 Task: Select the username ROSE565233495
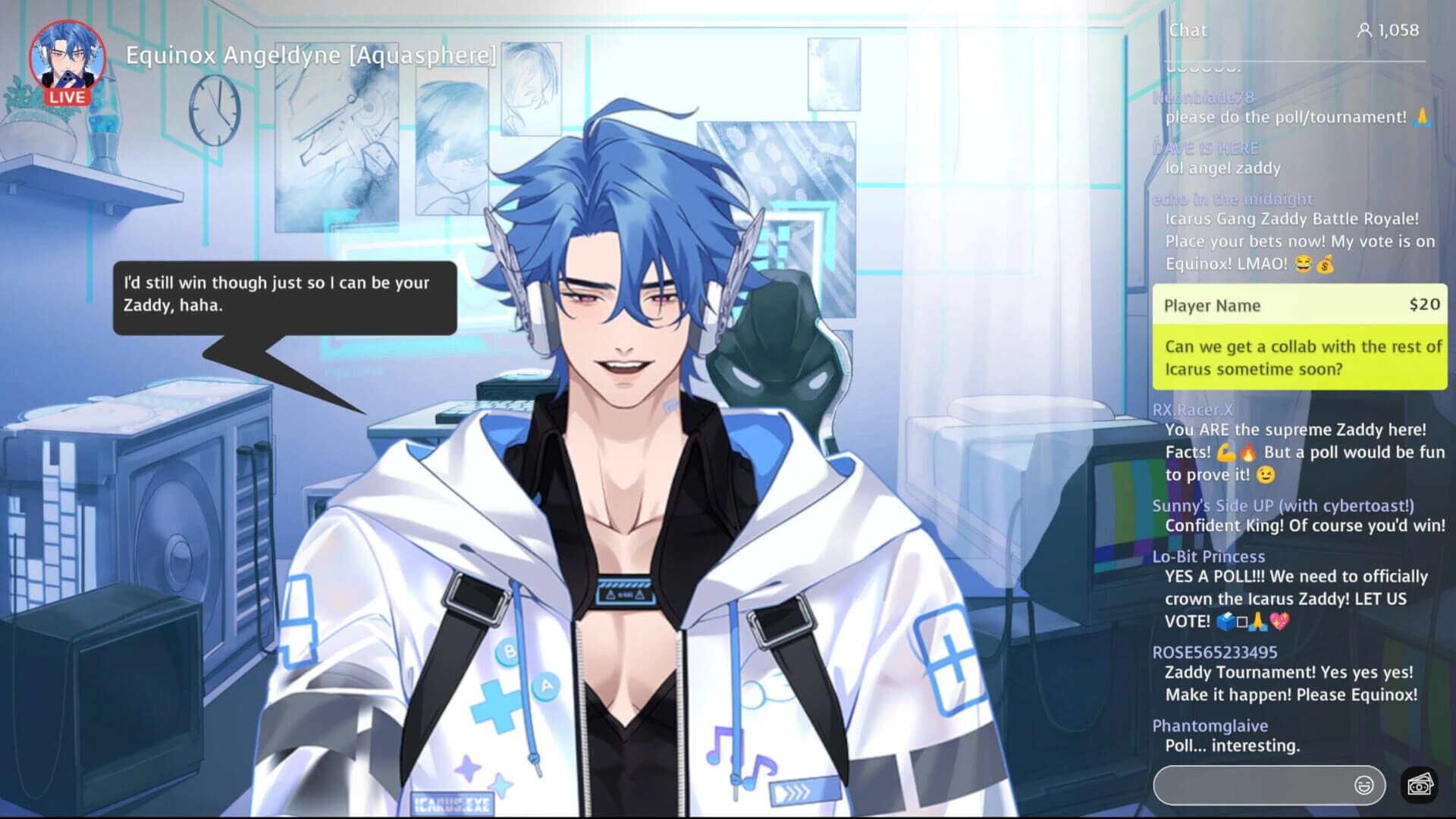click(x=1214, y=651)
